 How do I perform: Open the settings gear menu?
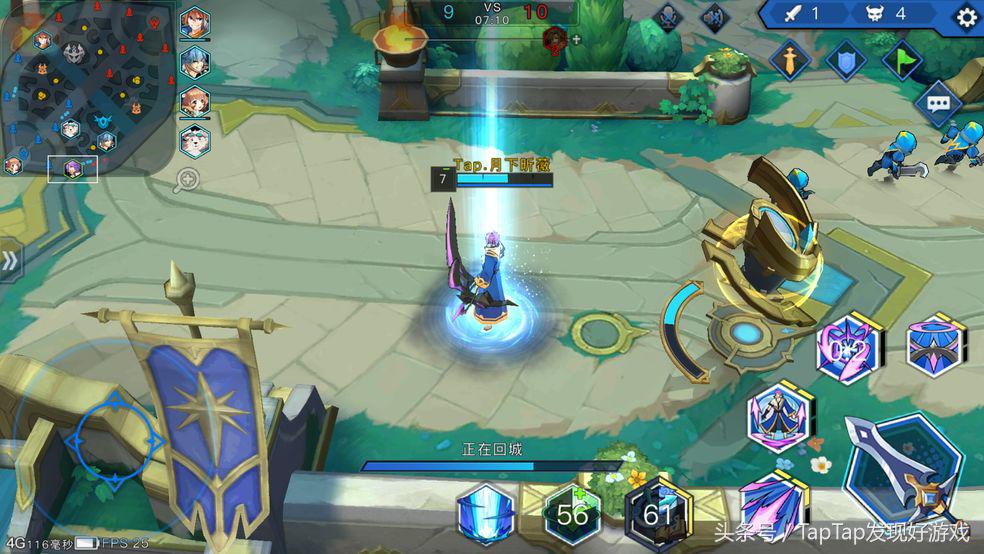[x=966, y=16]
